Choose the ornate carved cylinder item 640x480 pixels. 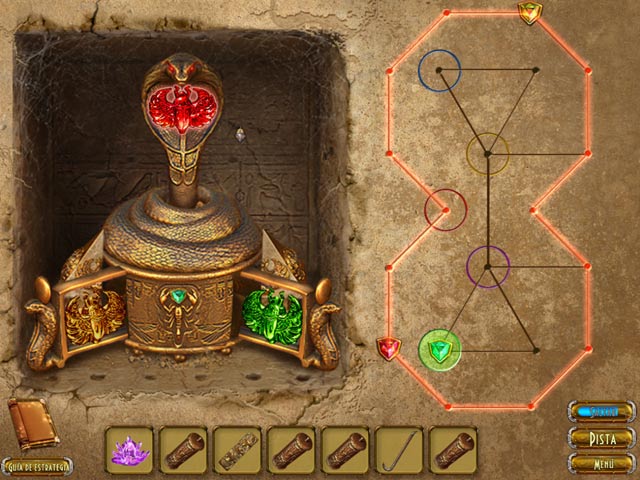click(x=237, y=450)
